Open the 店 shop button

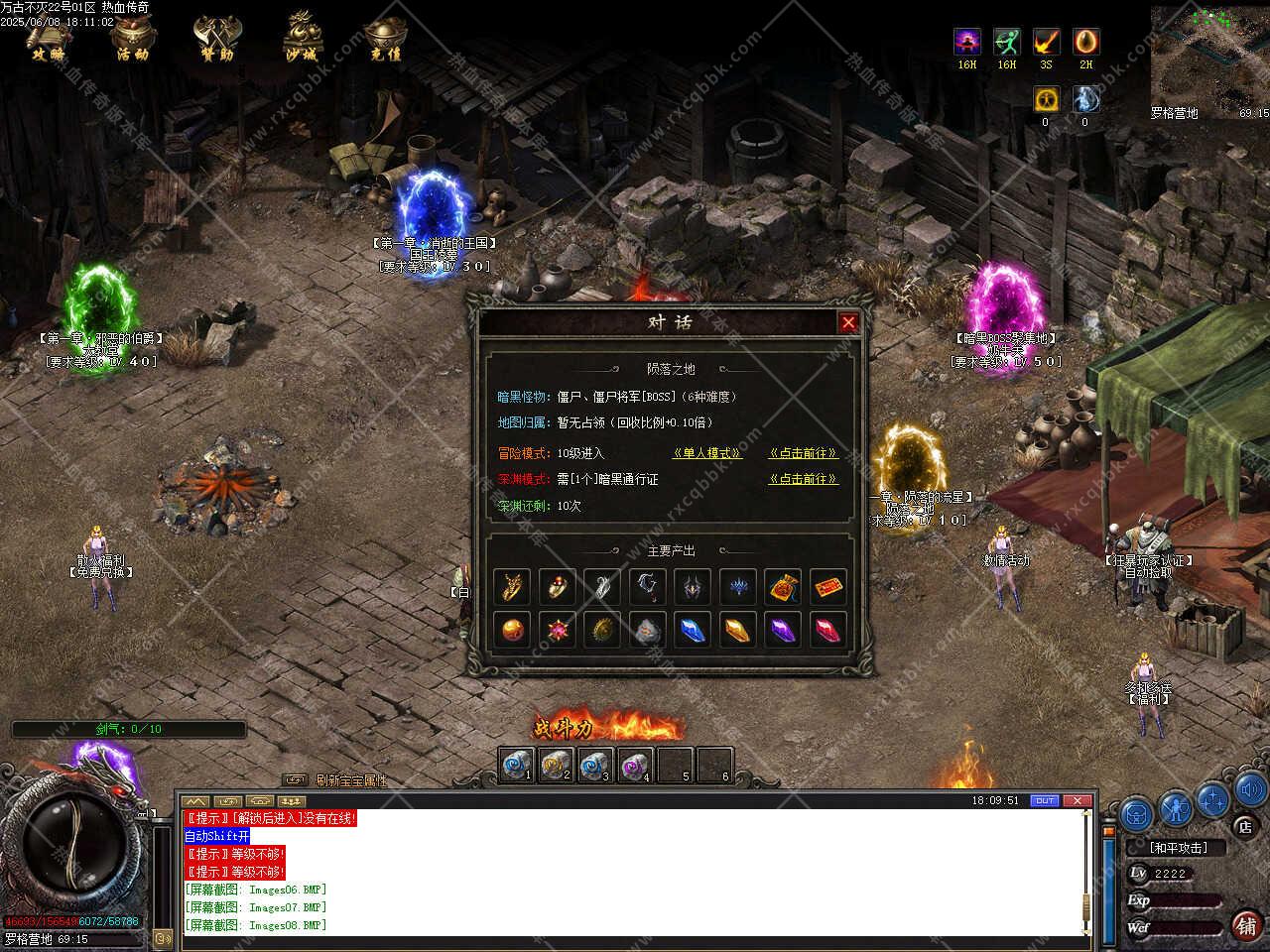coord(1245,826)
